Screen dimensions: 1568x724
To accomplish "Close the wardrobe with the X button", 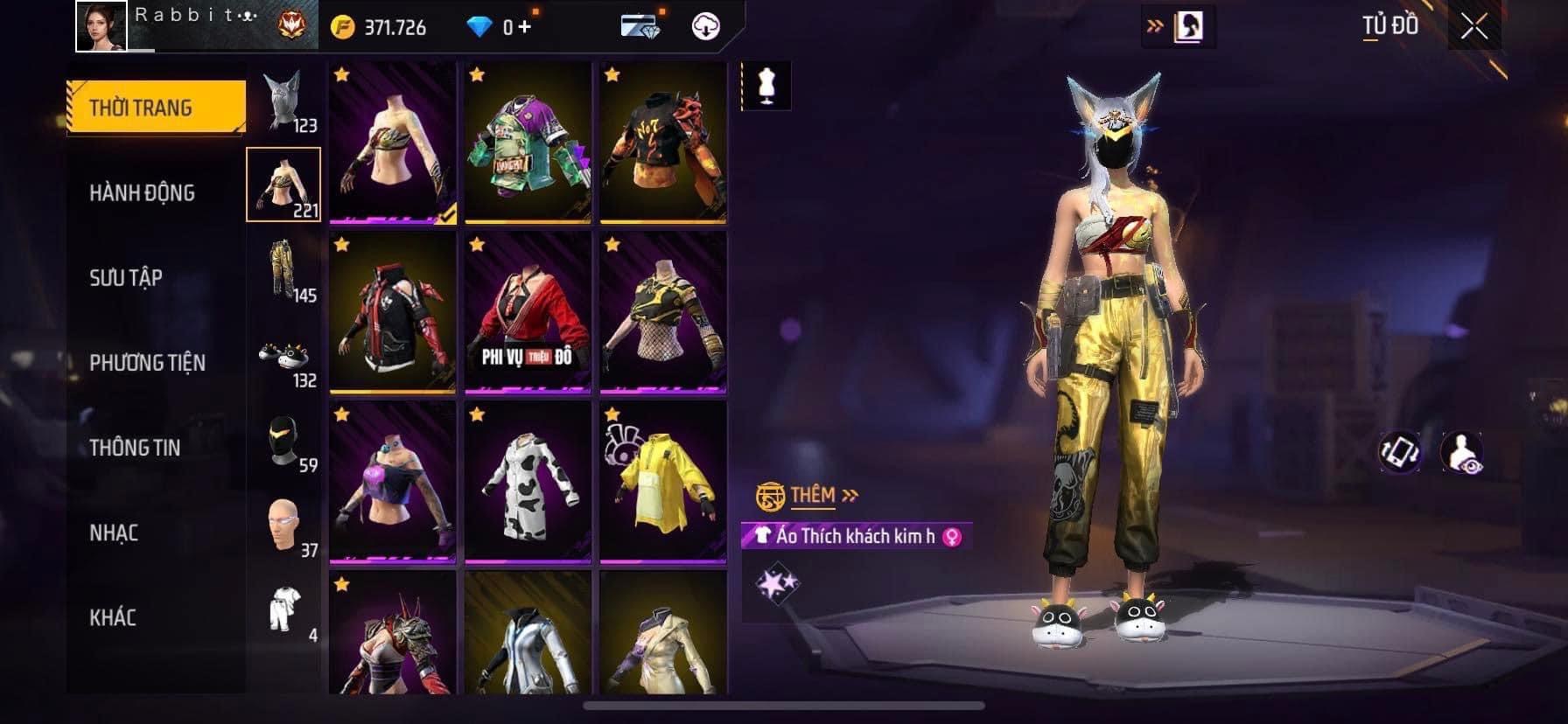I will [1473, 27].
